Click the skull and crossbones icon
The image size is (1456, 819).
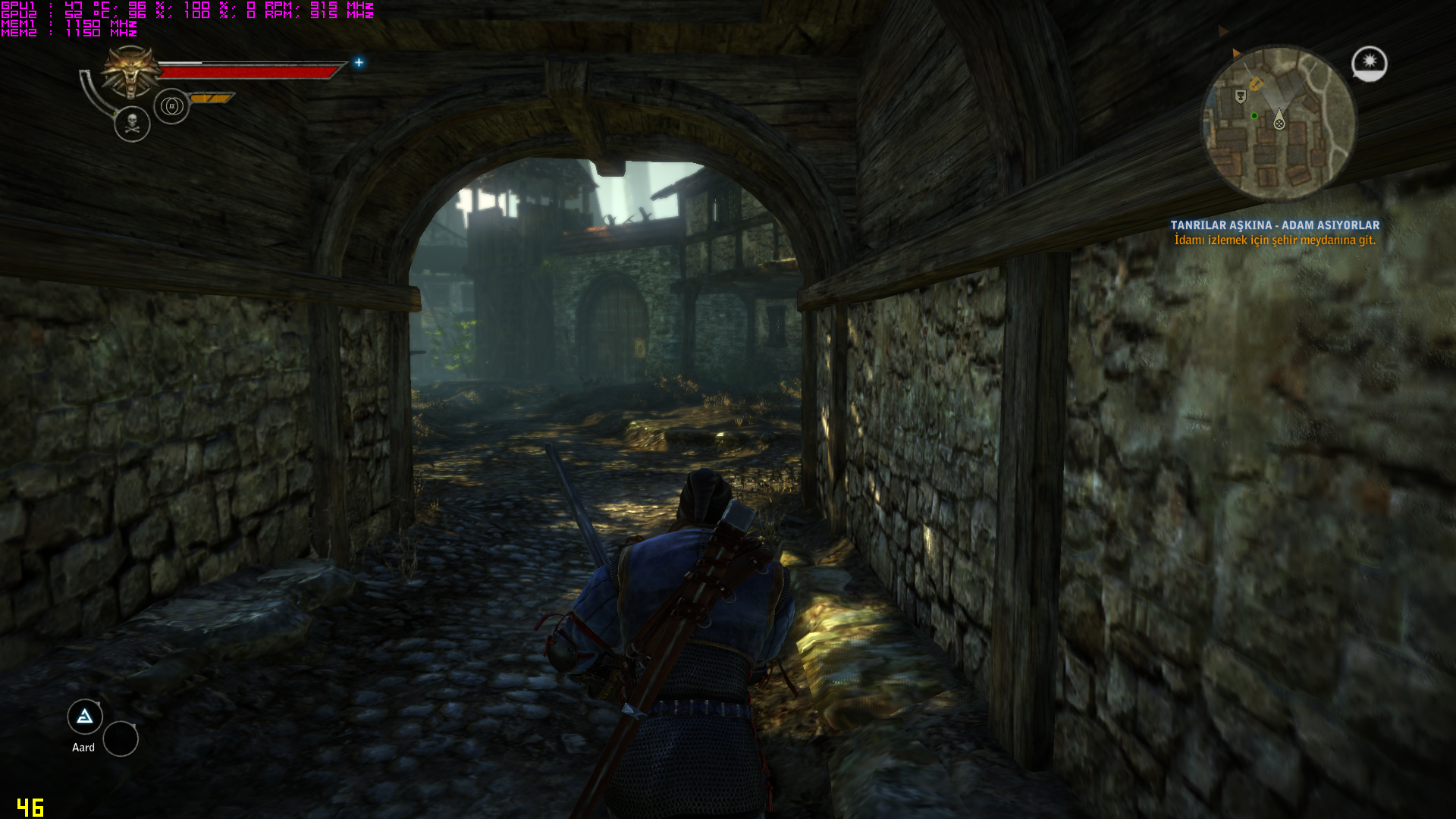coord(132,124)
